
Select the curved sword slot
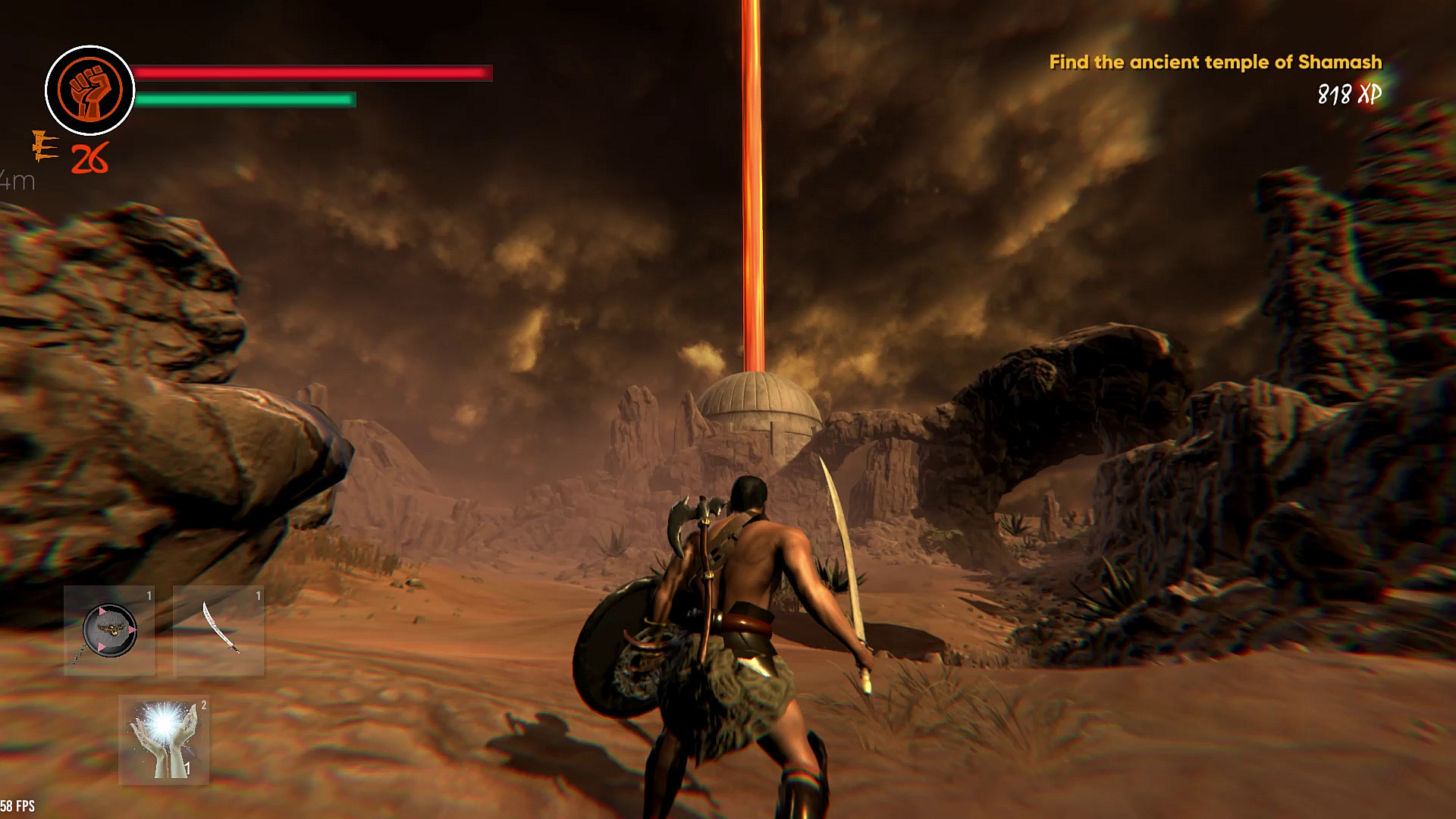(x=219, y=631)
